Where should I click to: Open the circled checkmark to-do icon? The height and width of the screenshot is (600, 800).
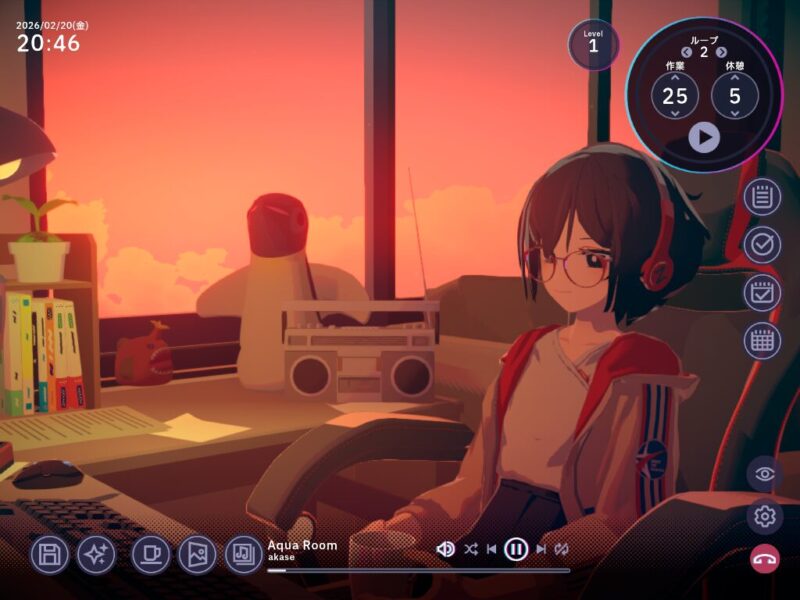pos(762,245)
